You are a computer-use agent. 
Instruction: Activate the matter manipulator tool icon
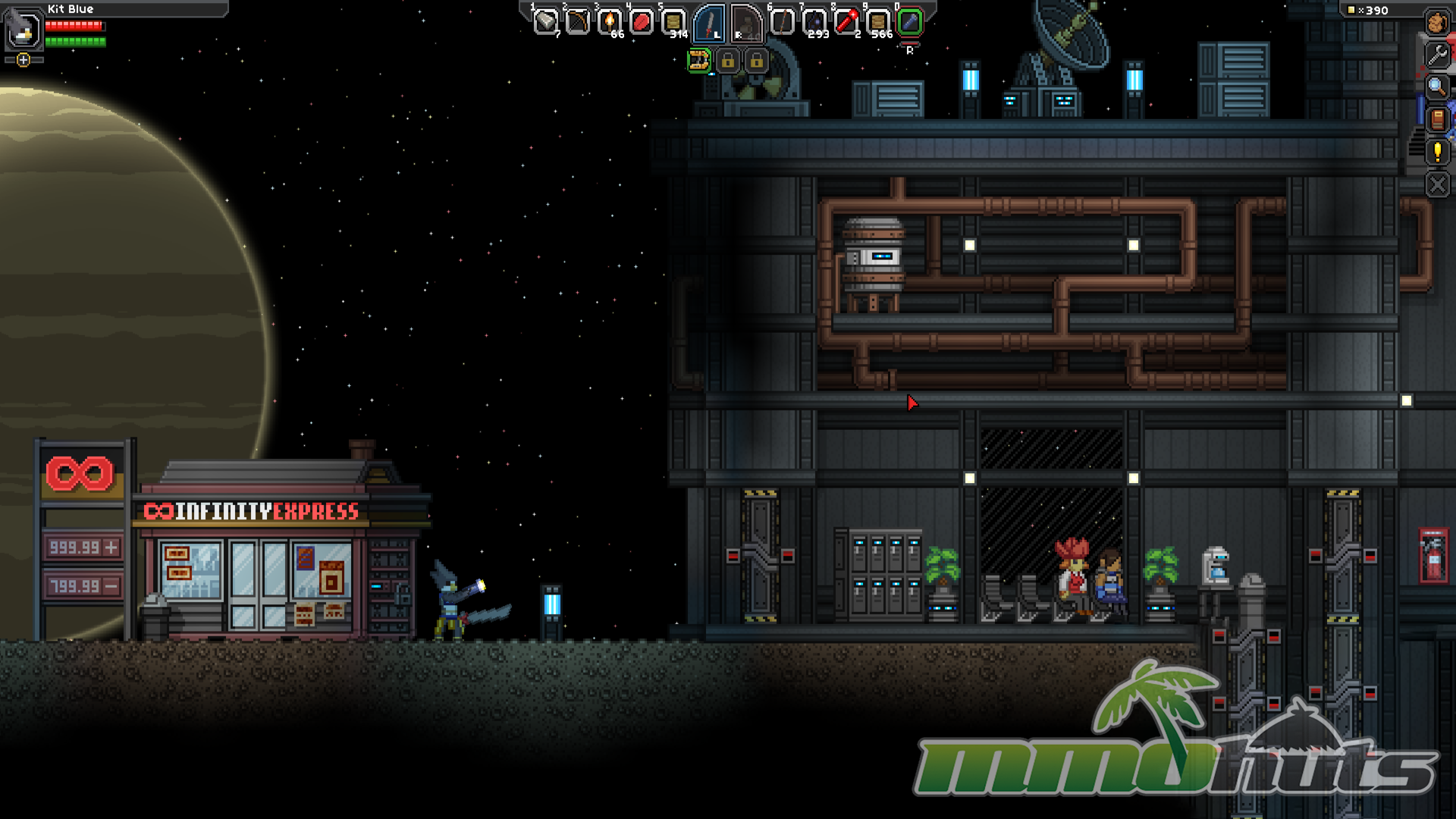click(698, 60)
